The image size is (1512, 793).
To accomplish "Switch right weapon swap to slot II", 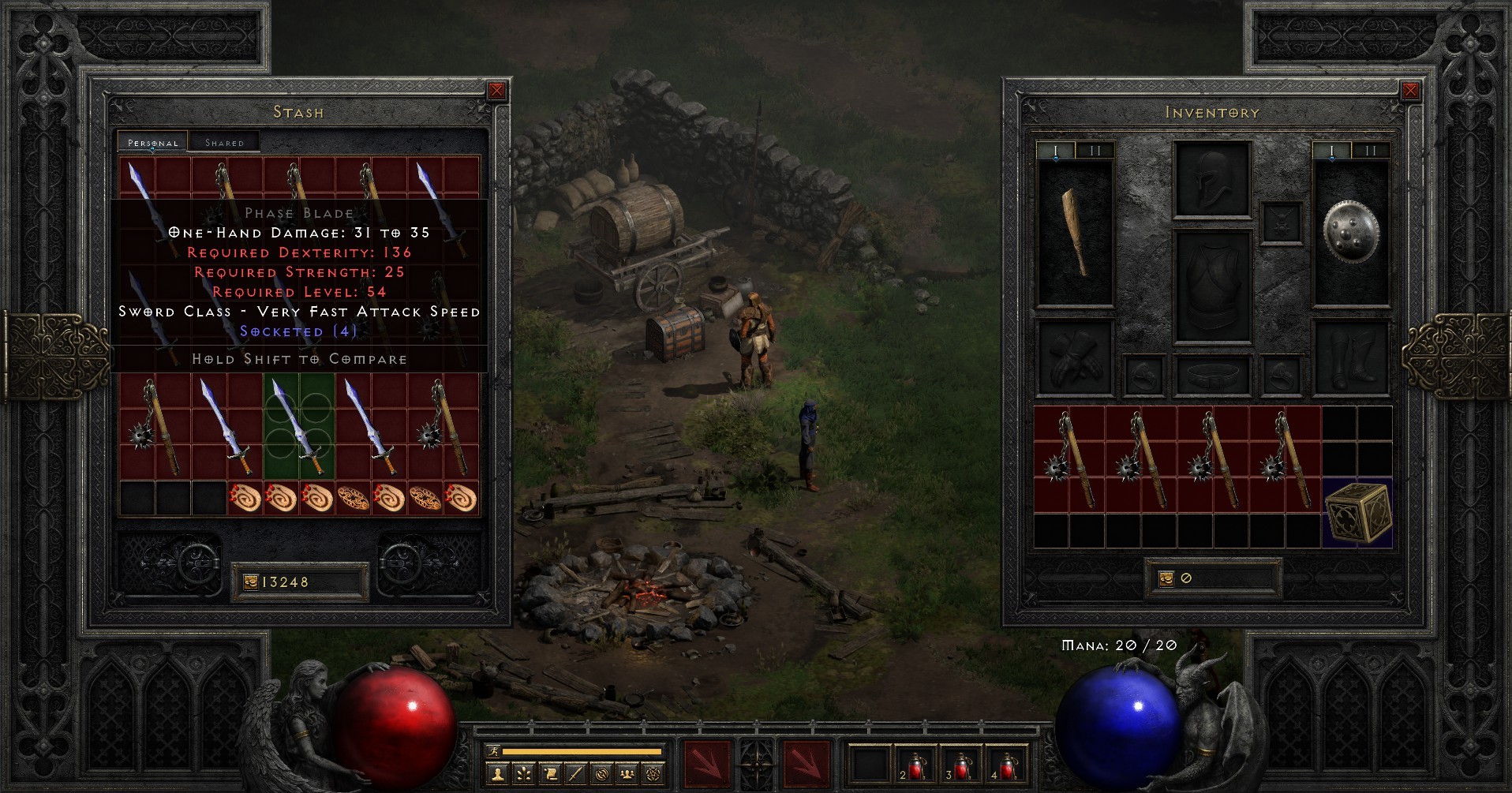I will 1371,148.
